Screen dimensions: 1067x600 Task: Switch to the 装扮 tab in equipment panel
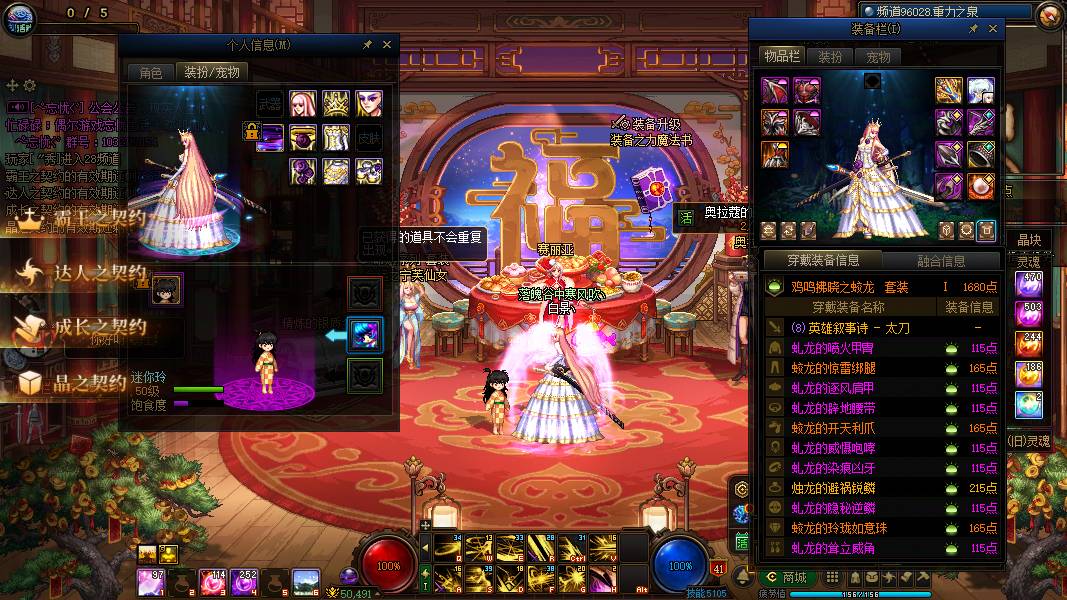click(x=830, y=57)
